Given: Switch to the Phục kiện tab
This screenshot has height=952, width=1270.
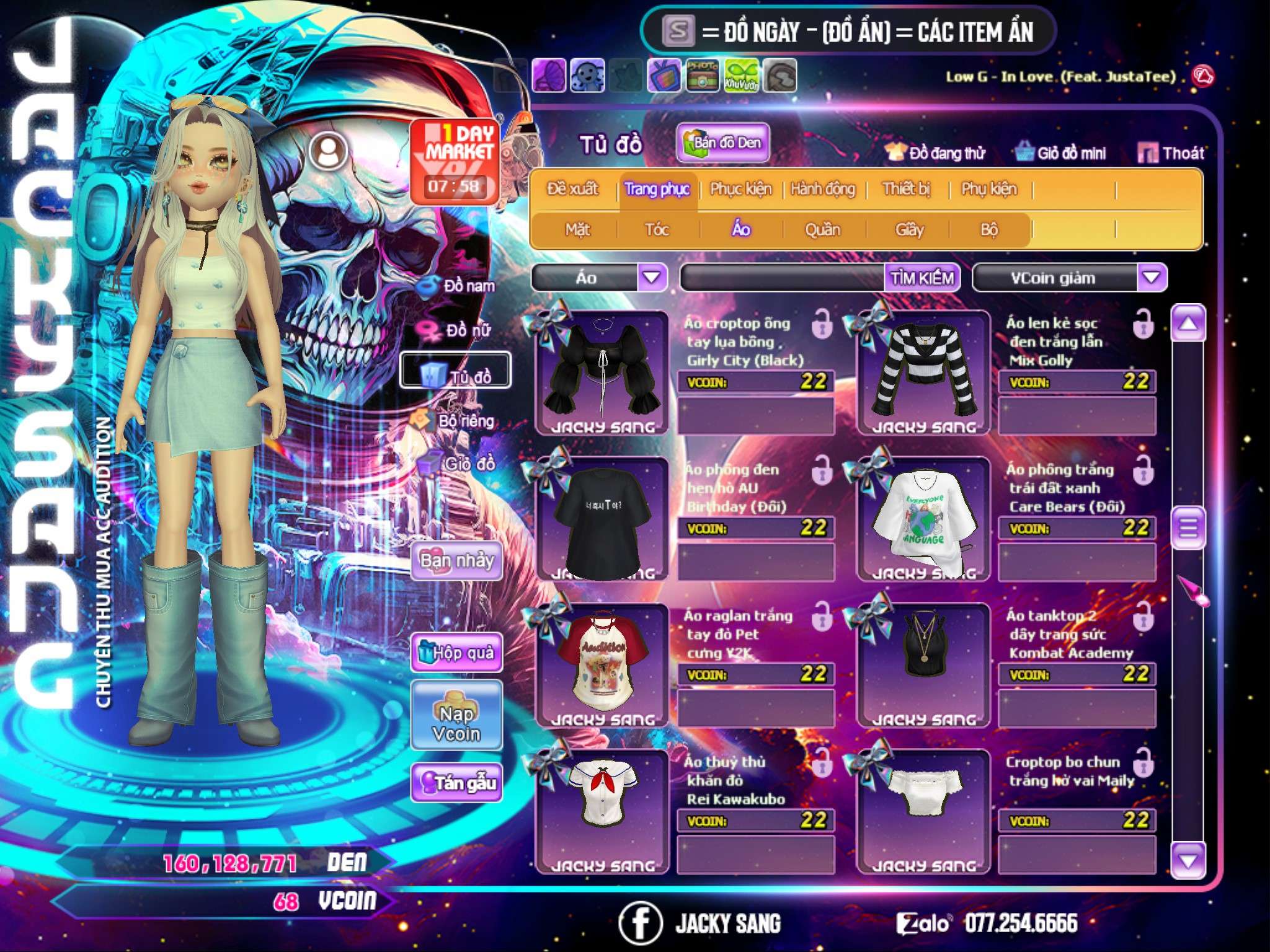Looking at the screenshot, I should click(x=740, y=189).
